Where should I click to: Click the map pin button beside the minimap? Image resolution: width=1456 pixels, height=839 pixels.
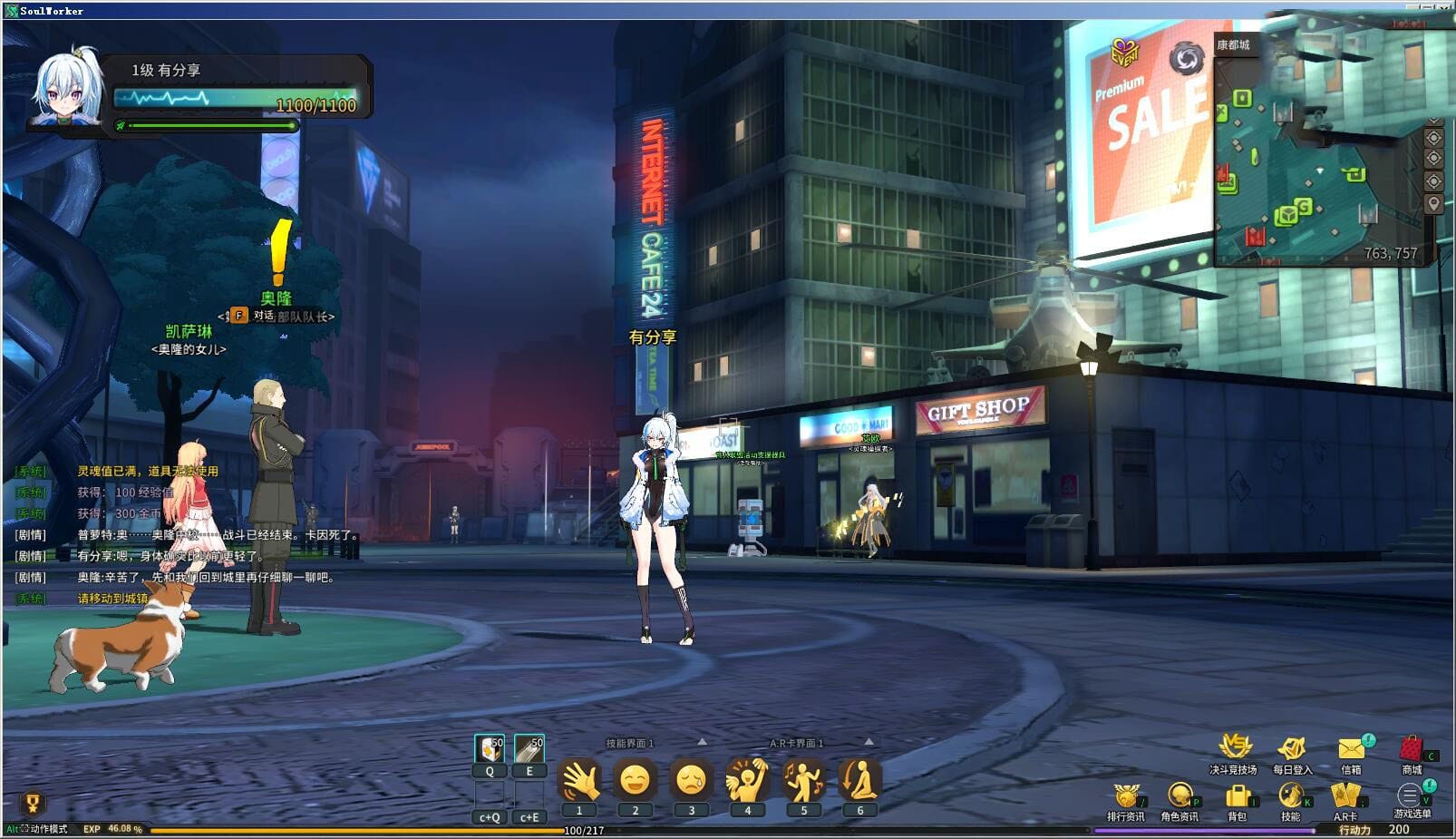tap(1433, 202)
